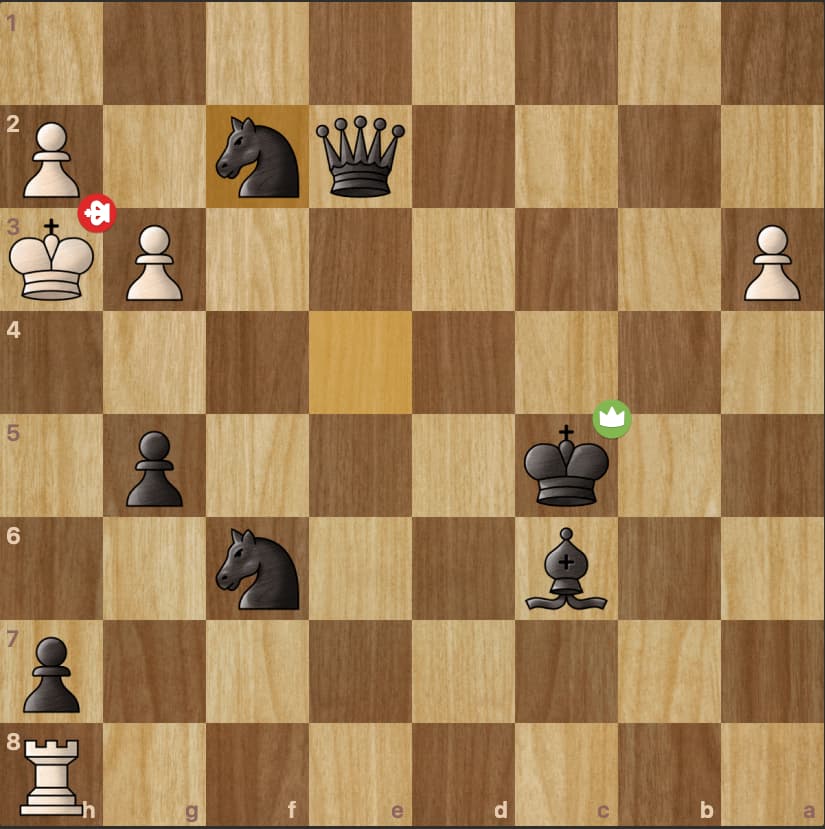Screen dimensions: 825x829
Task: Select the black knight on f2
Action: pos(257,157)
